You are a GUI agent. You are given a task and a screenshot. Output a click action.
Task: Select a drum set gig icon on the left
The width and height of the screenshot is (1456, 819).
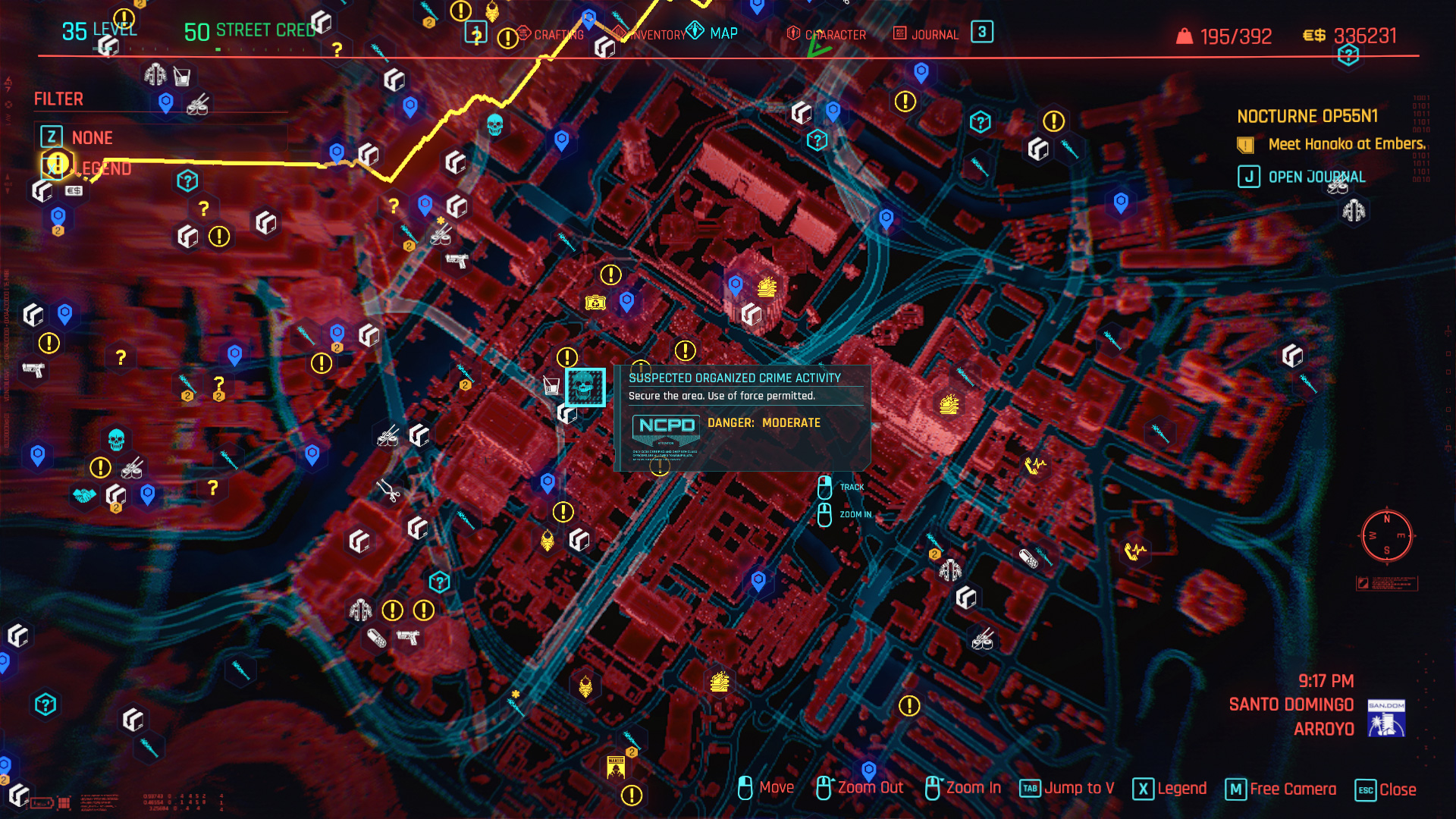point(131,470)
